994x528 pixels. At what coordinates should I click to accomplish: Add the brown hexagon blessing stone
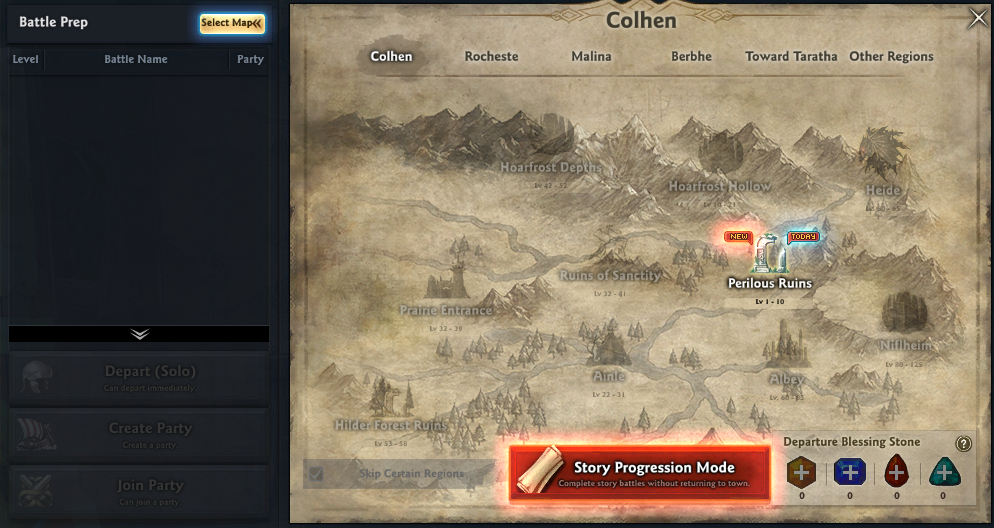(x=803, y=472)
